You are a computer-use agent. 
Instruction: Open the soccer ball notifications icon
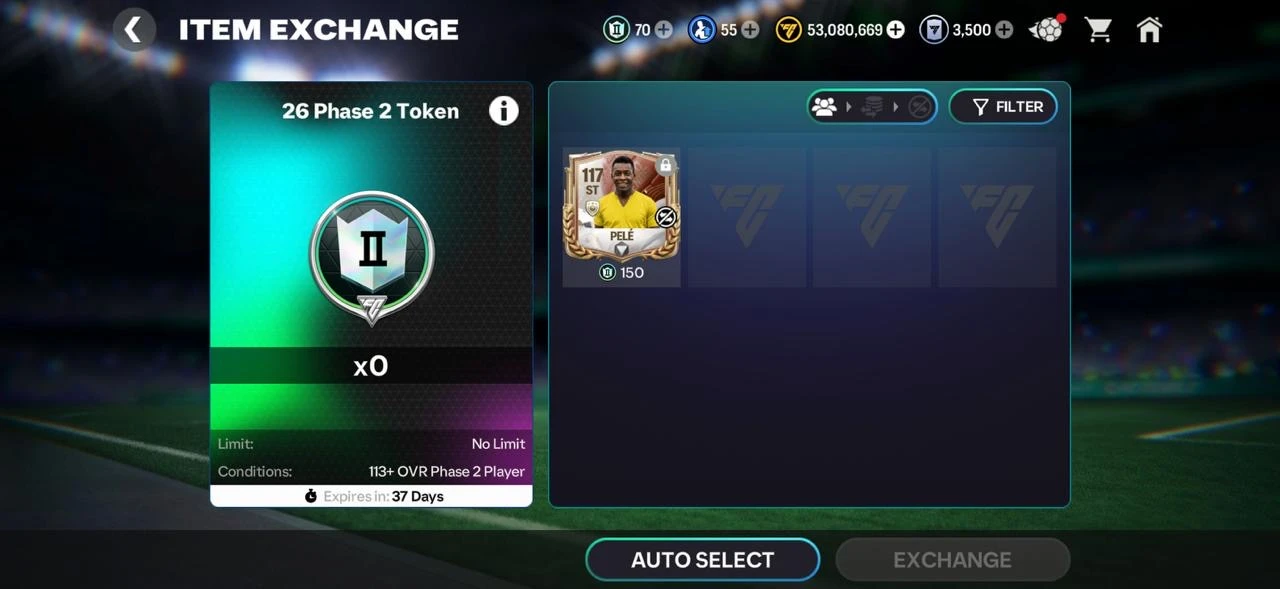(x=1047, y=30)
